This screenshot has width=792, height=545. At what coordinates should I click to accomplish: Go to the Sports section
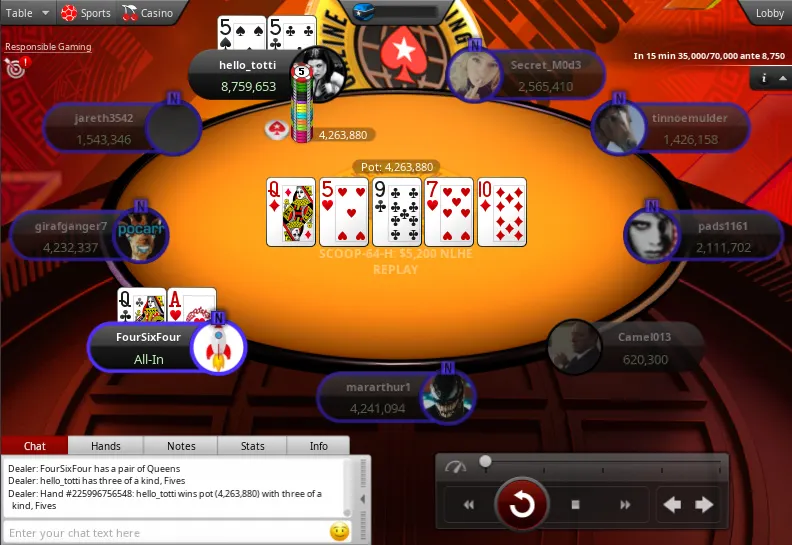click(x=86, y=13)
